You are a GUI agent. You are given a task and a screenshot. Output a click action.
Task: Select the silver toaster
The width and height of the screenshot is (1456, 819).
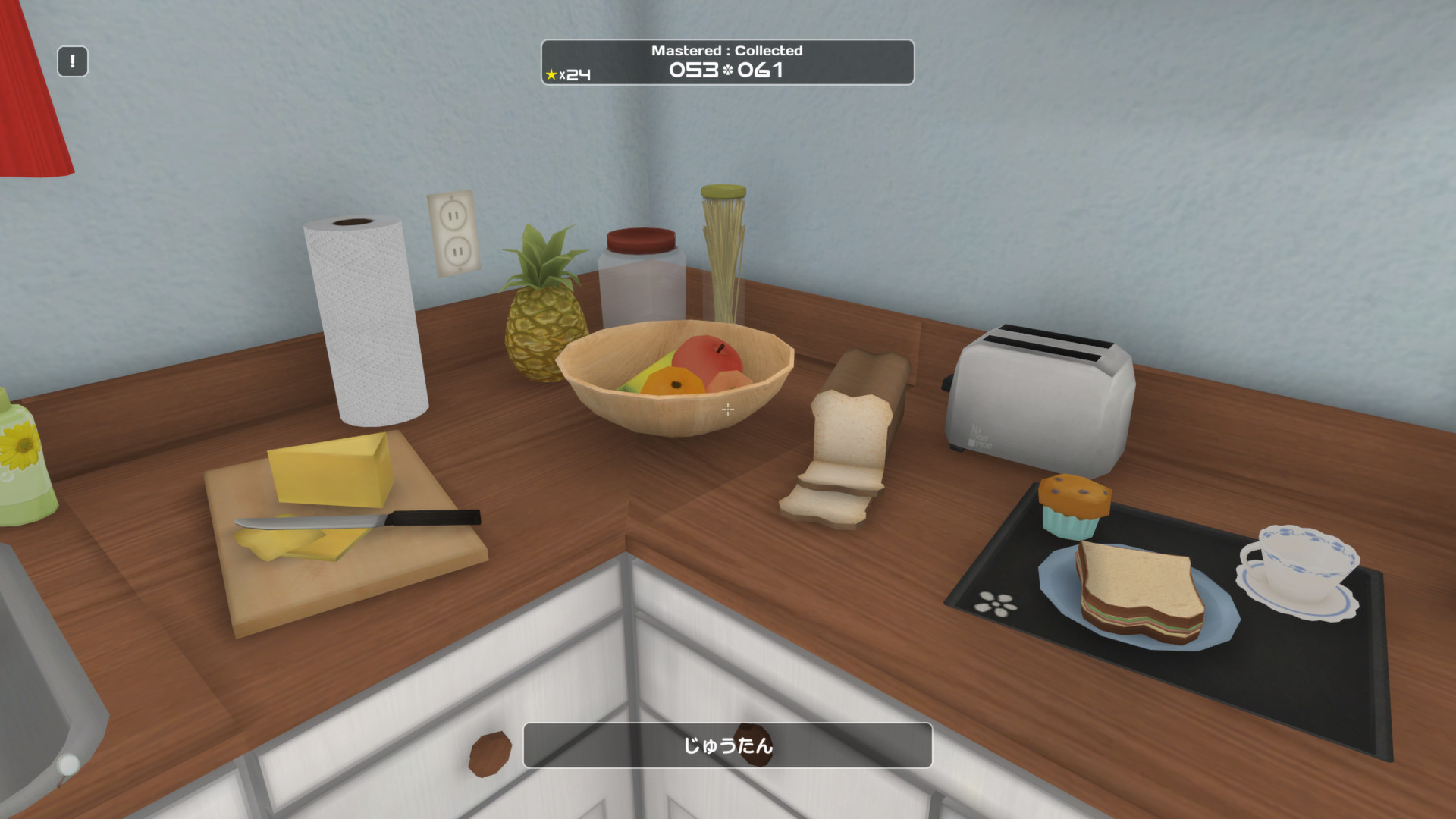point(1039,394)
